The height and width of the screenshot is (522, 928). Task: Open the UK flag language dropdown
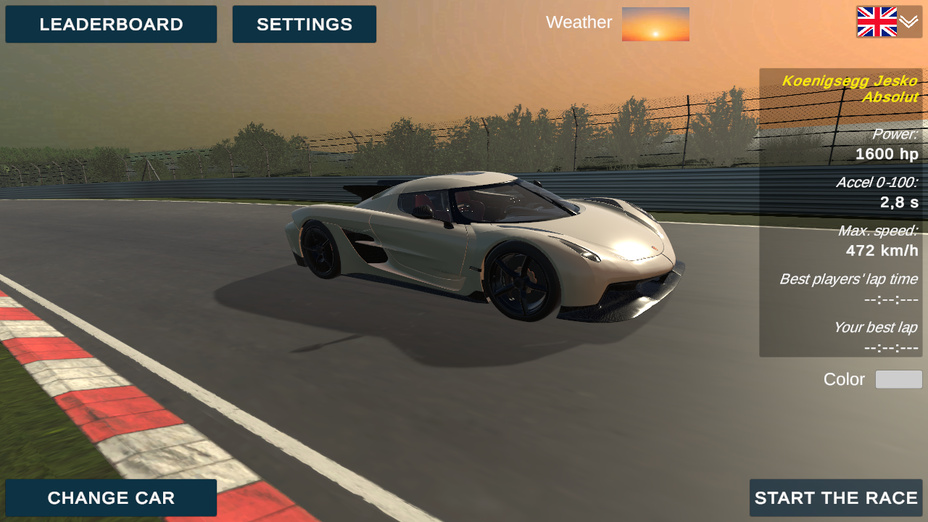tap(888, 22)
